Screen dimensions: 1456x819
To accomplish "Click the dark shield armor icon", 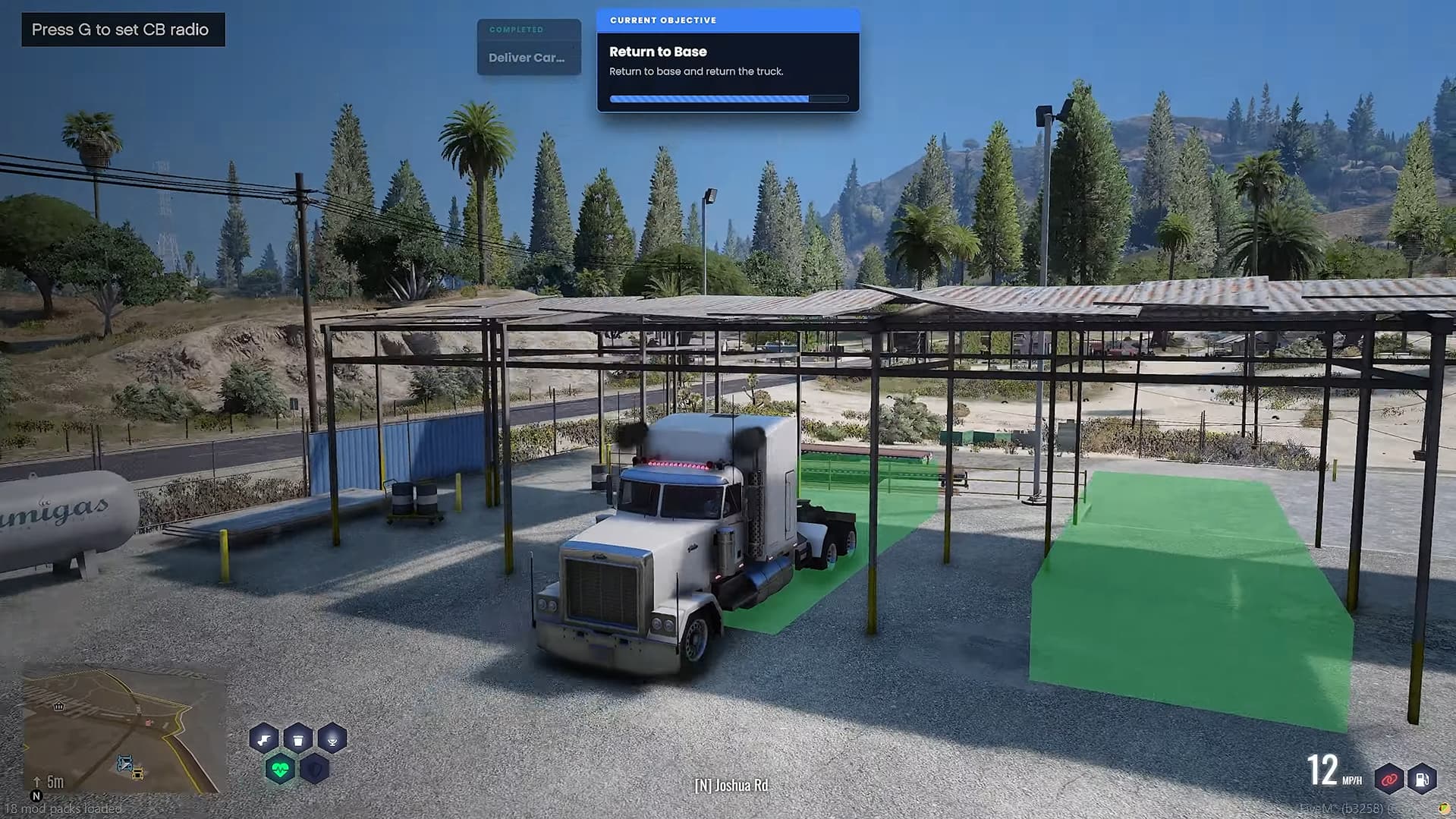I will [314, 770].
